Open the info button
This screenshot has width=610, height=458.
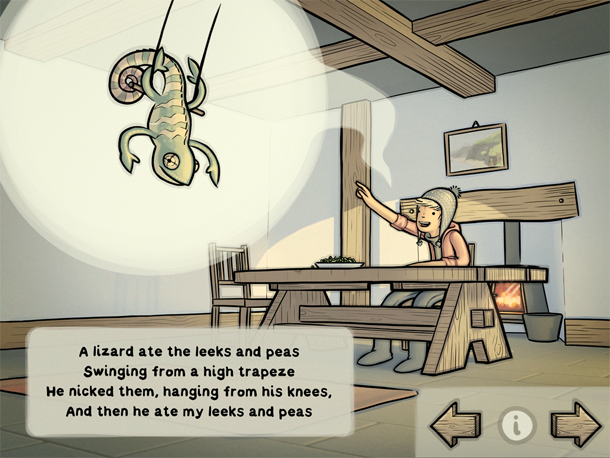(x=516, y=424)
